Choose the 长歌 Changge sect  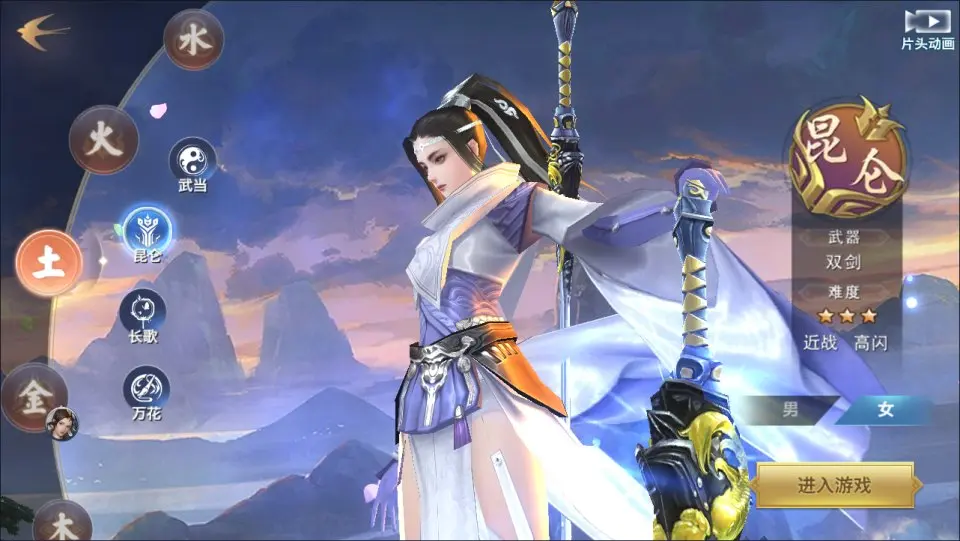(x=142, y=310)
